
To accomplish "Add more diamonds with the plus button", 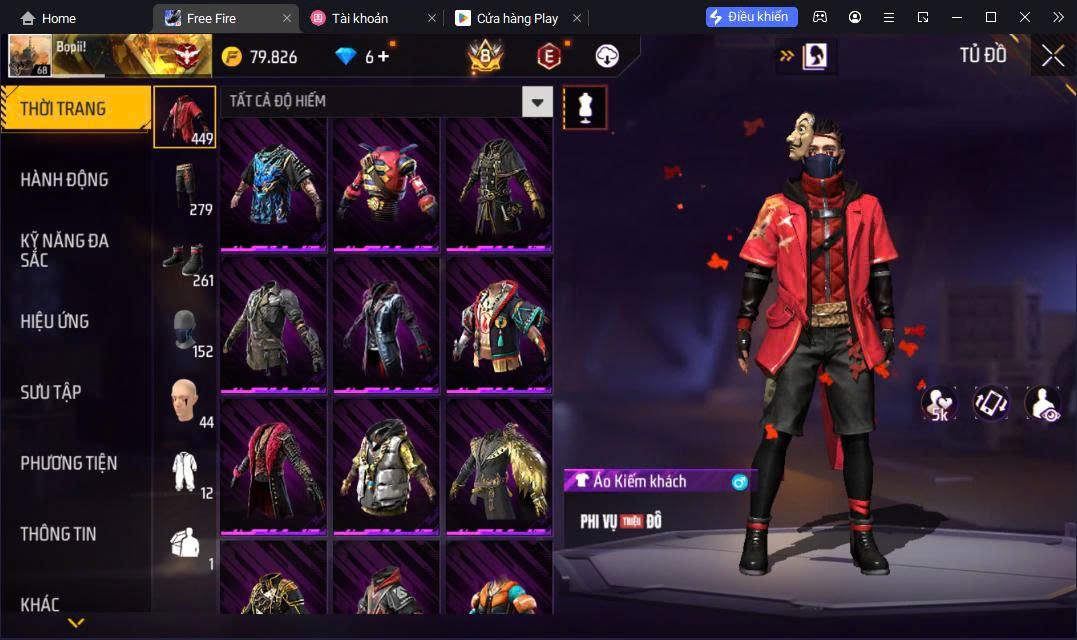I will pyautogui.click(x=383, y=56).
